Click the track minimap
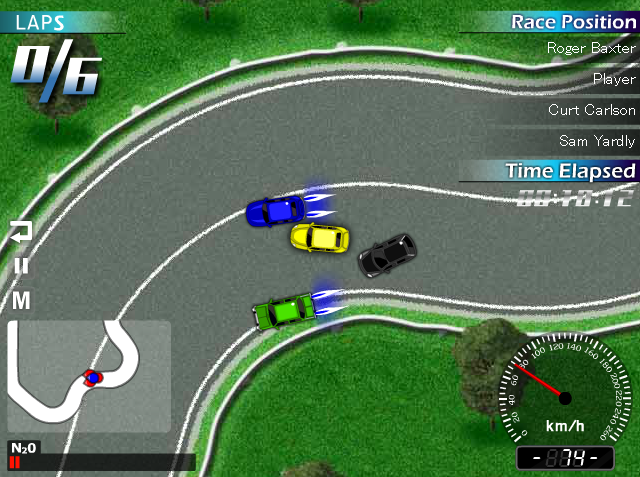This screenshot has width=640, height=477. [x=89, y=376]
